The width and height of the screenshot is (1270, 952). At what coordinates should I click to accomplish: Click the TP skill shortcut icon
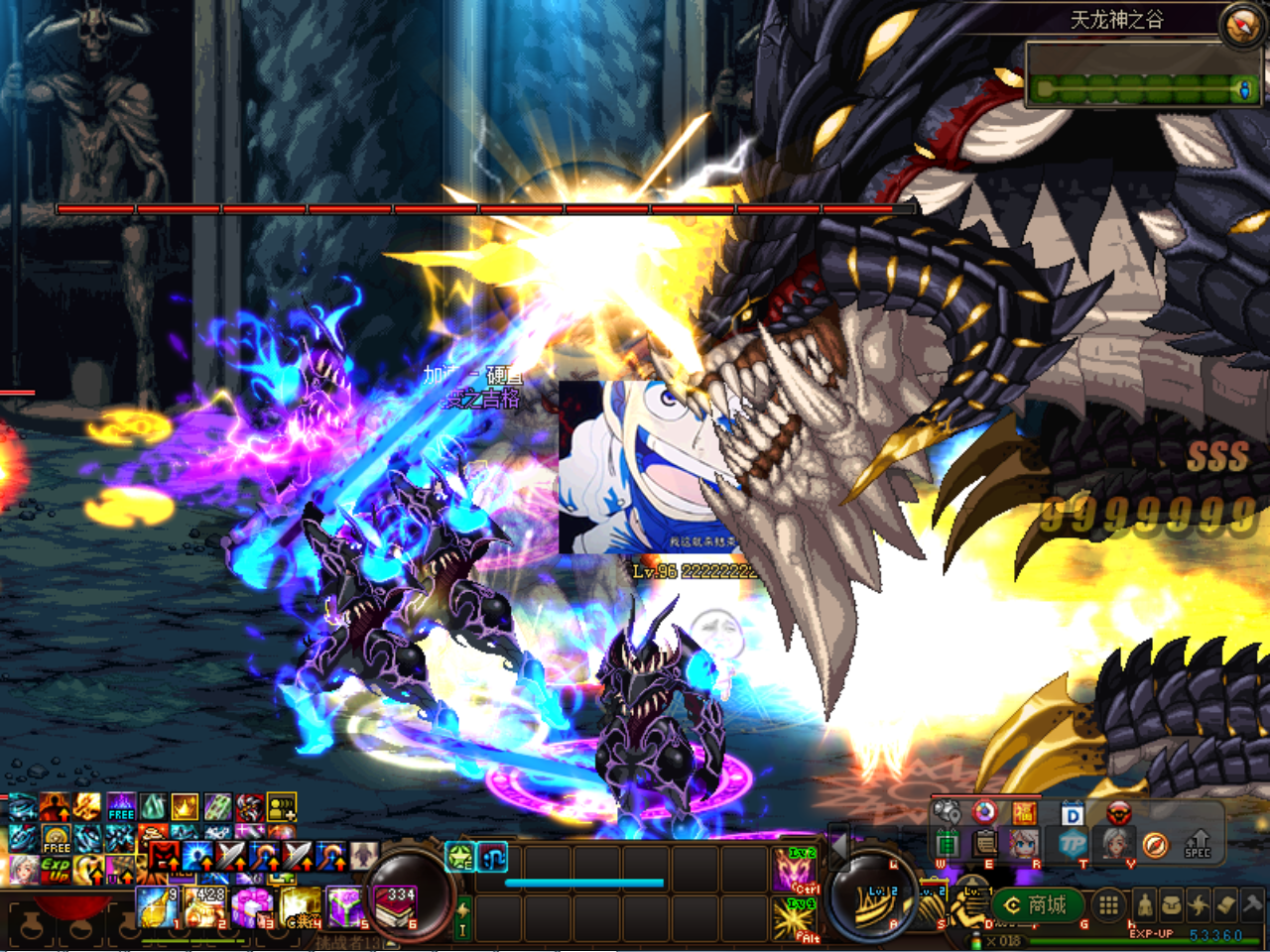click(1074, 844)
